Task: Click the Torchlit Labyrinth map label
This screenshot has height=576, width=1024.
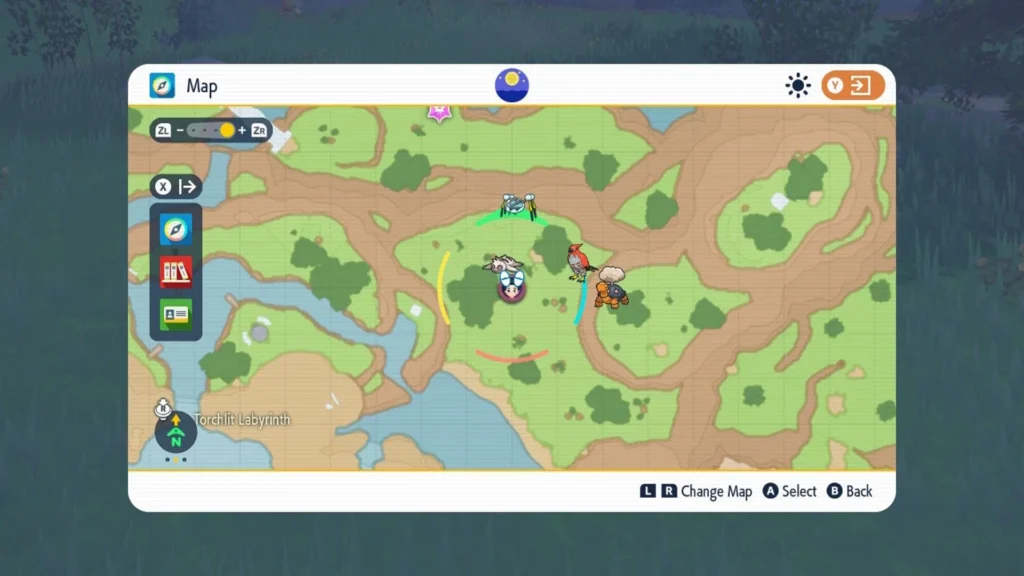Action: point(243,420)
